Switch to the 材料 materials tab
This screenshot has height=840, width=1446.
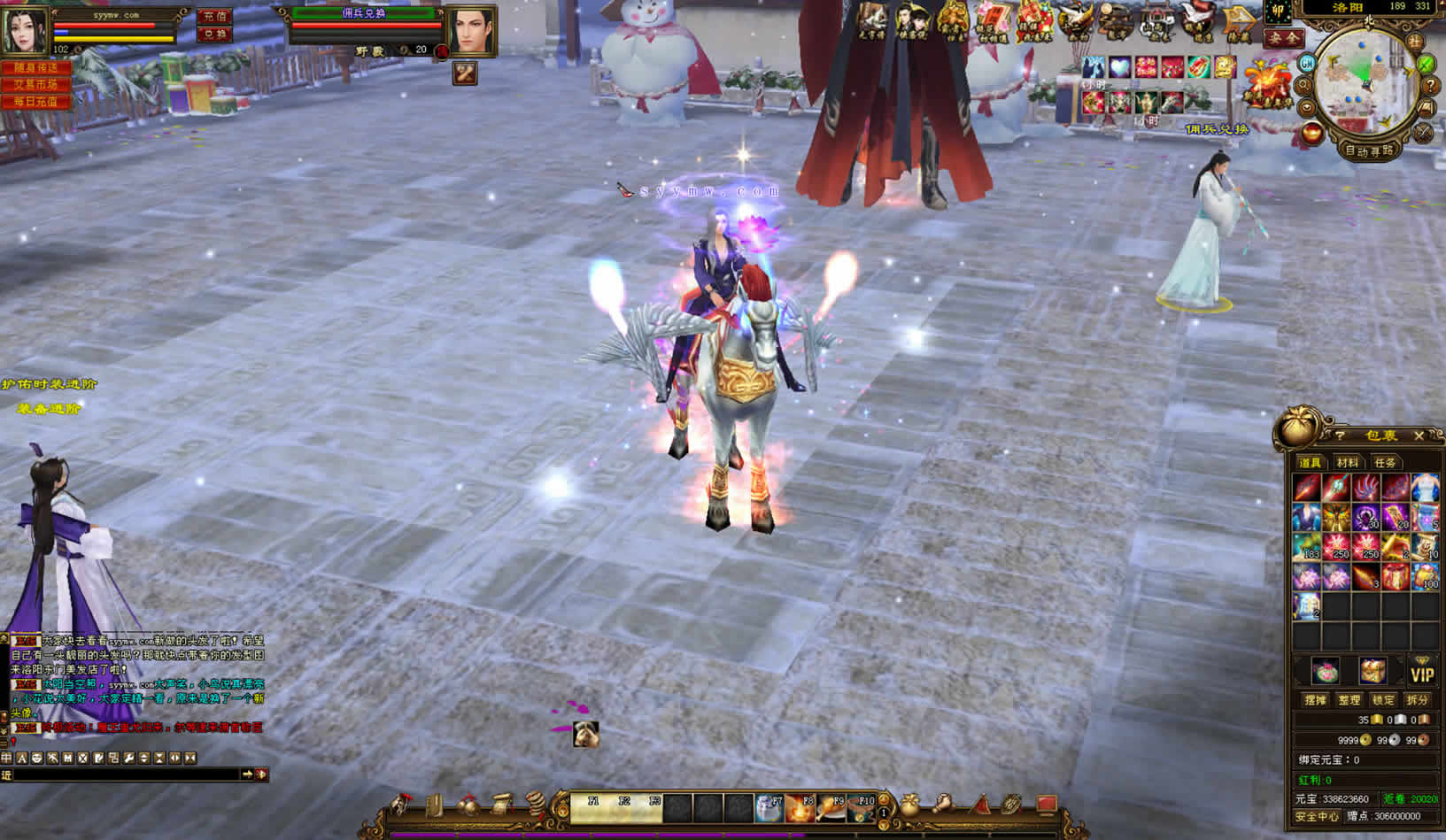[1347, 463]
